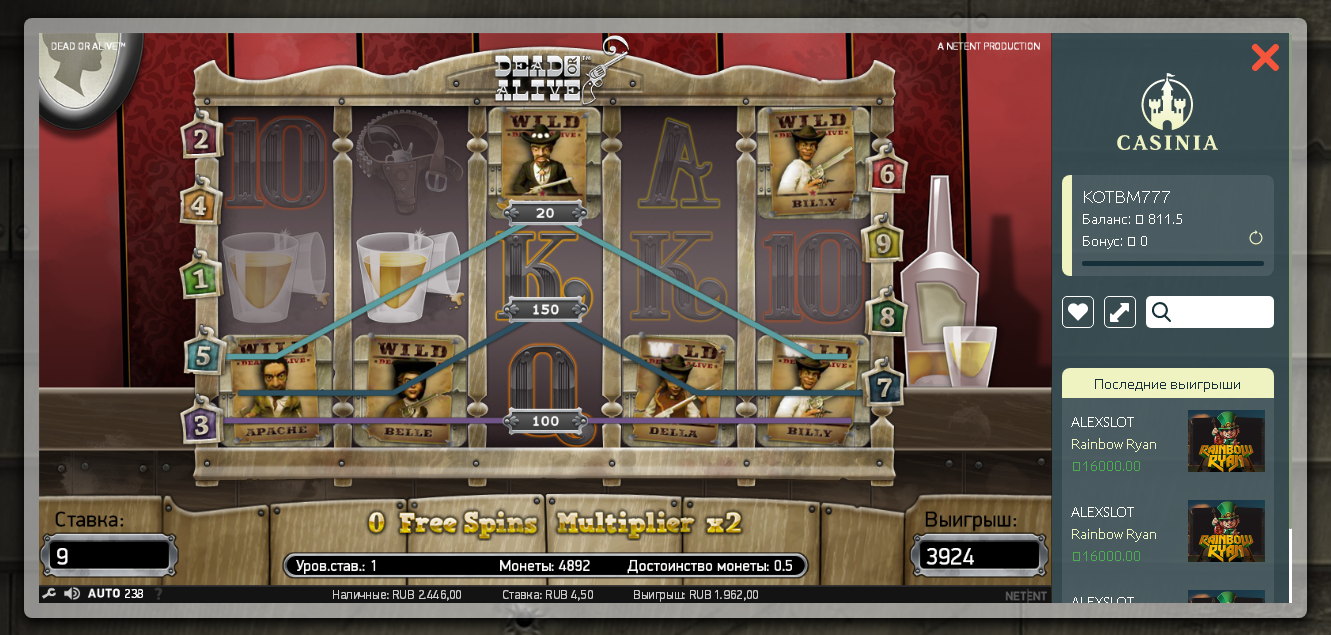This screenshot has height=635, width=1331.
Task: Expand the game to fullscreen with the arrows button
Action: coord(1120,312)
